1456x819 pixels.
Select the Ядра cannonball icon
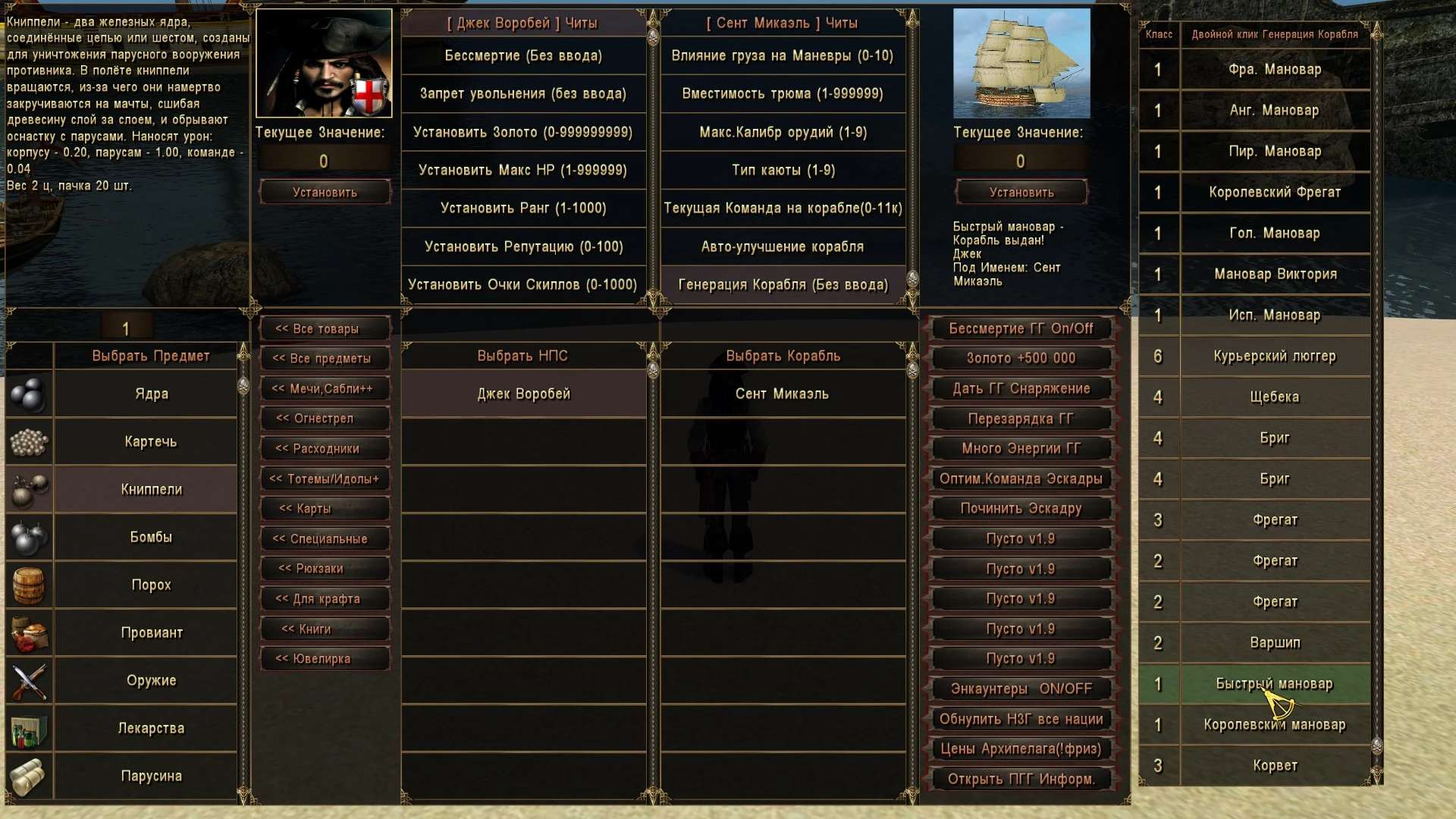click(30, 393)
